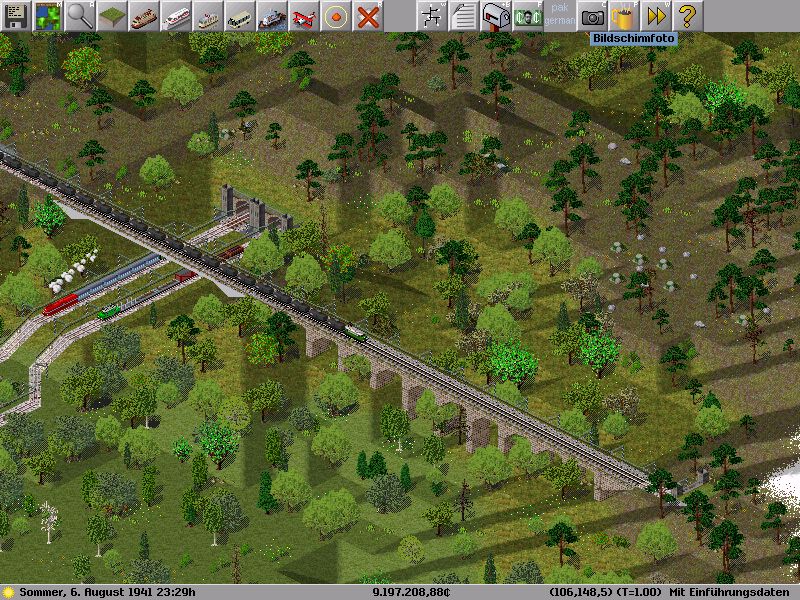
Task: Open the tram construction tools
Action: pyautogui.click(x=207, y=15)
